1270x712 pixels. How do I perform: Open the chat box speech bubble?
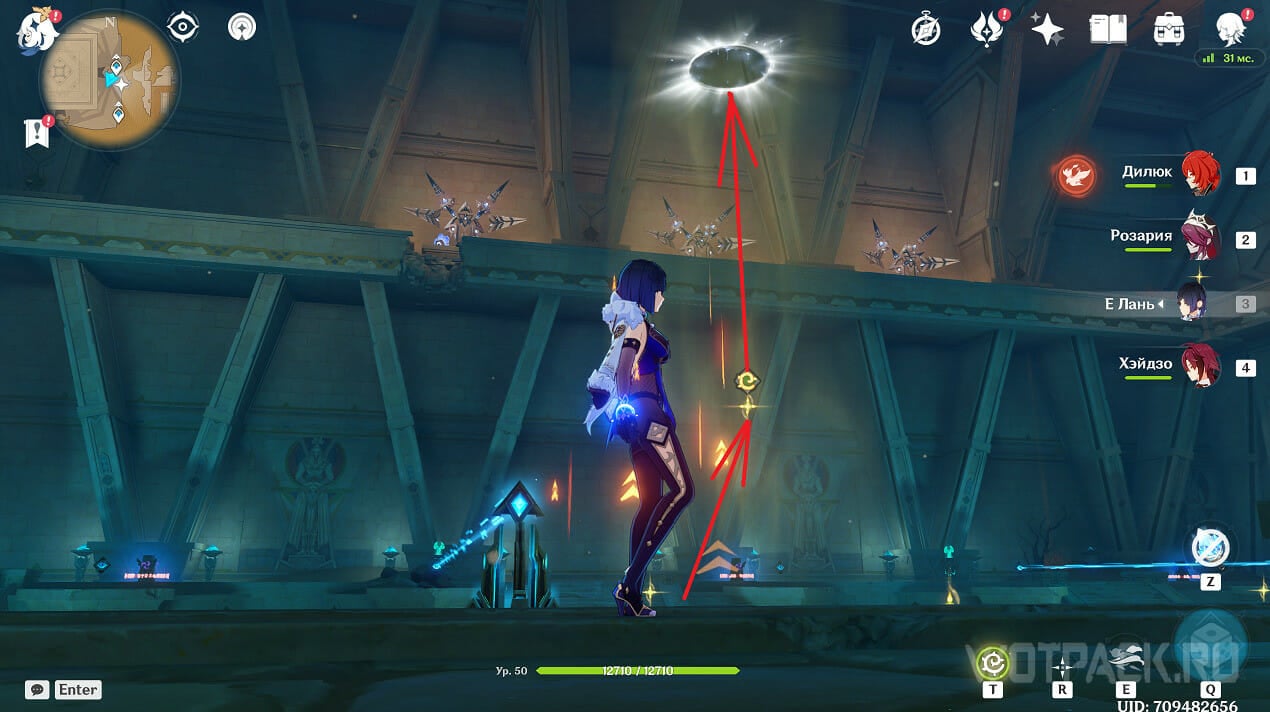[x=38, y=689]
